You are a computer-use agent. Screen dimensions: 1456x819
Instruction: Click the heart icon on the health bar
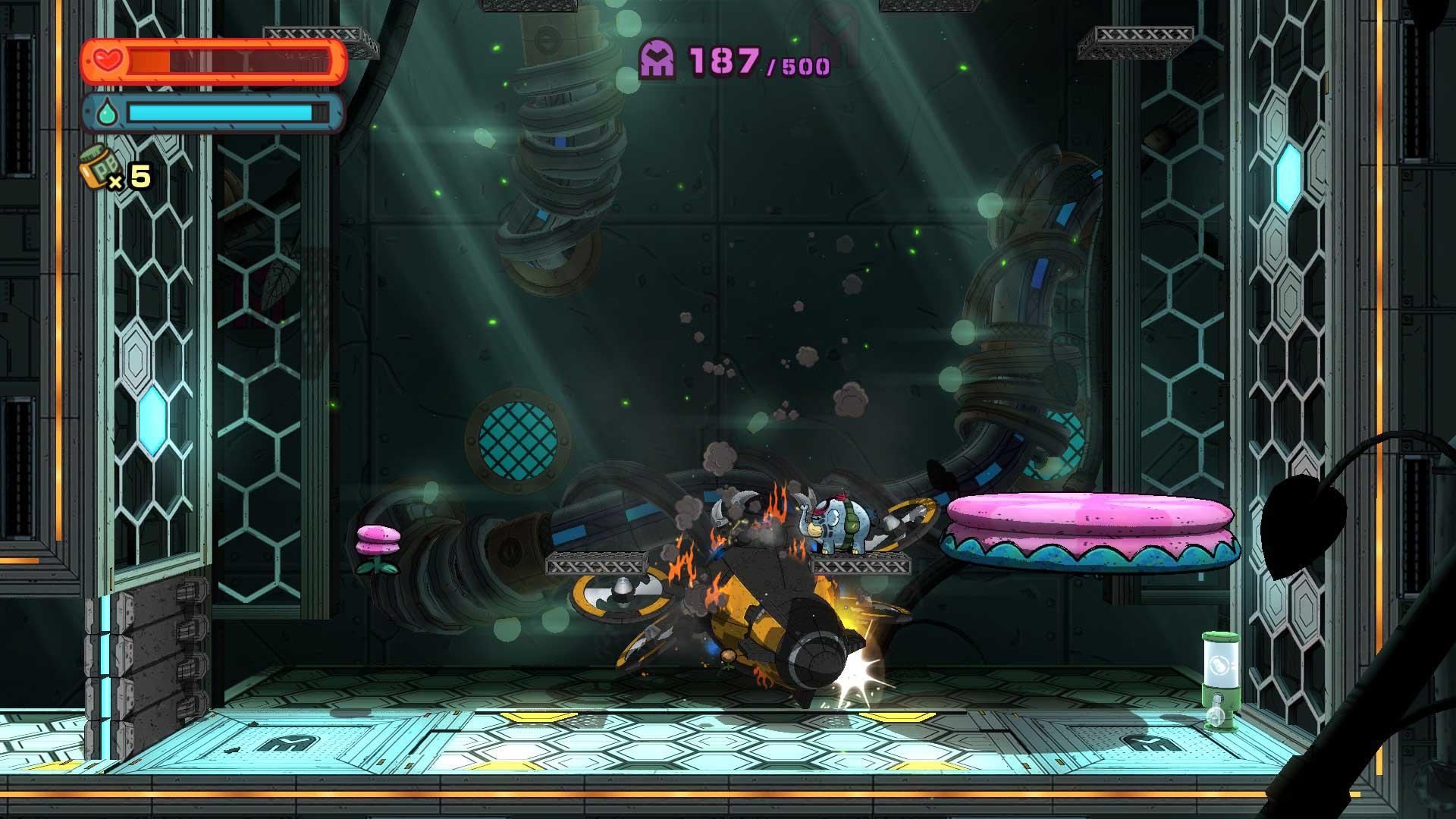108,58
